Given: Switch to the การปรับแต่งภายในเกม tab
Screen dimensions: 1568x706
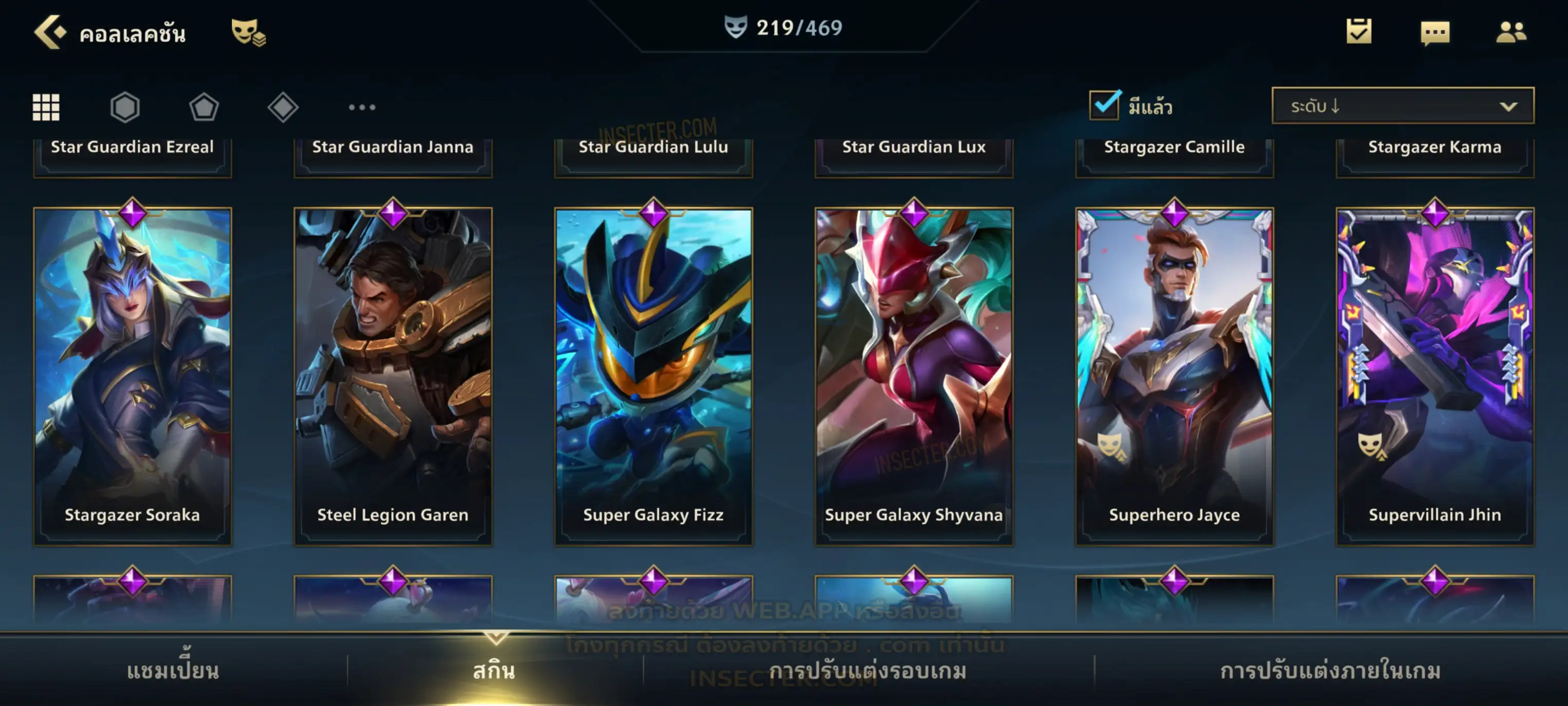Looking at the screenshot, I should [1330, 670].
